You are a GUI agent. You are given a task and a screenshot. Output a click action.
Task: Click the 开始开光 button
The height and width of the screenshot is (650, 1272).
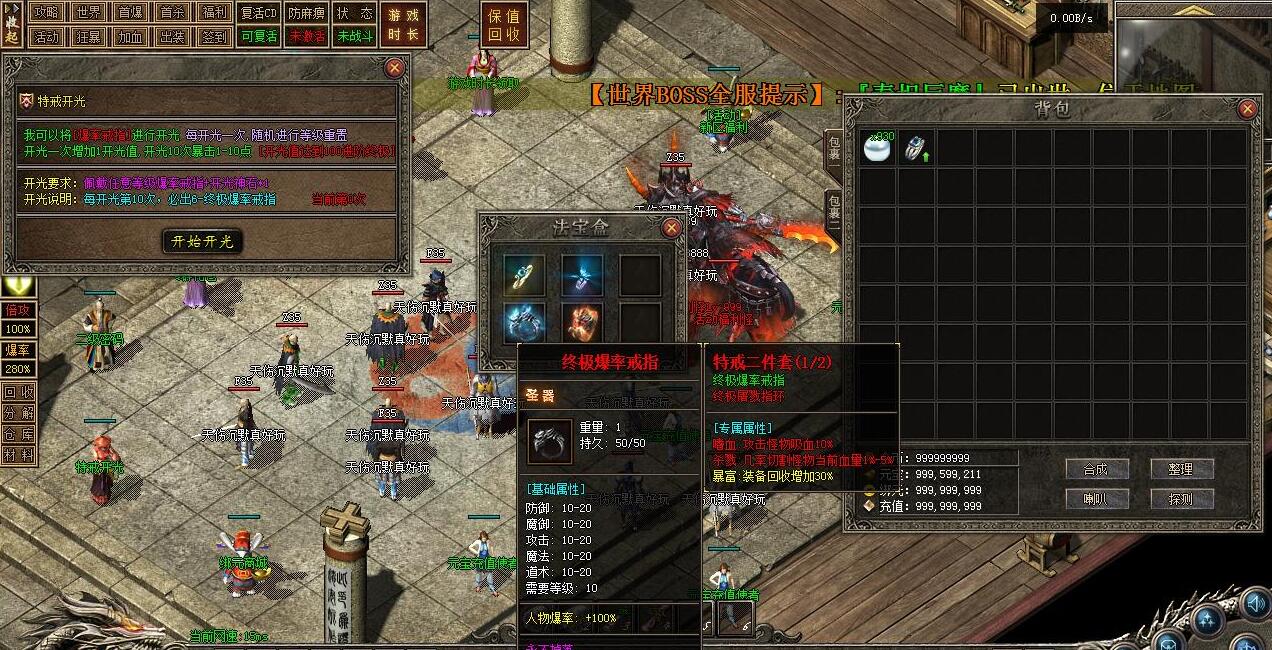coord(202,241)
